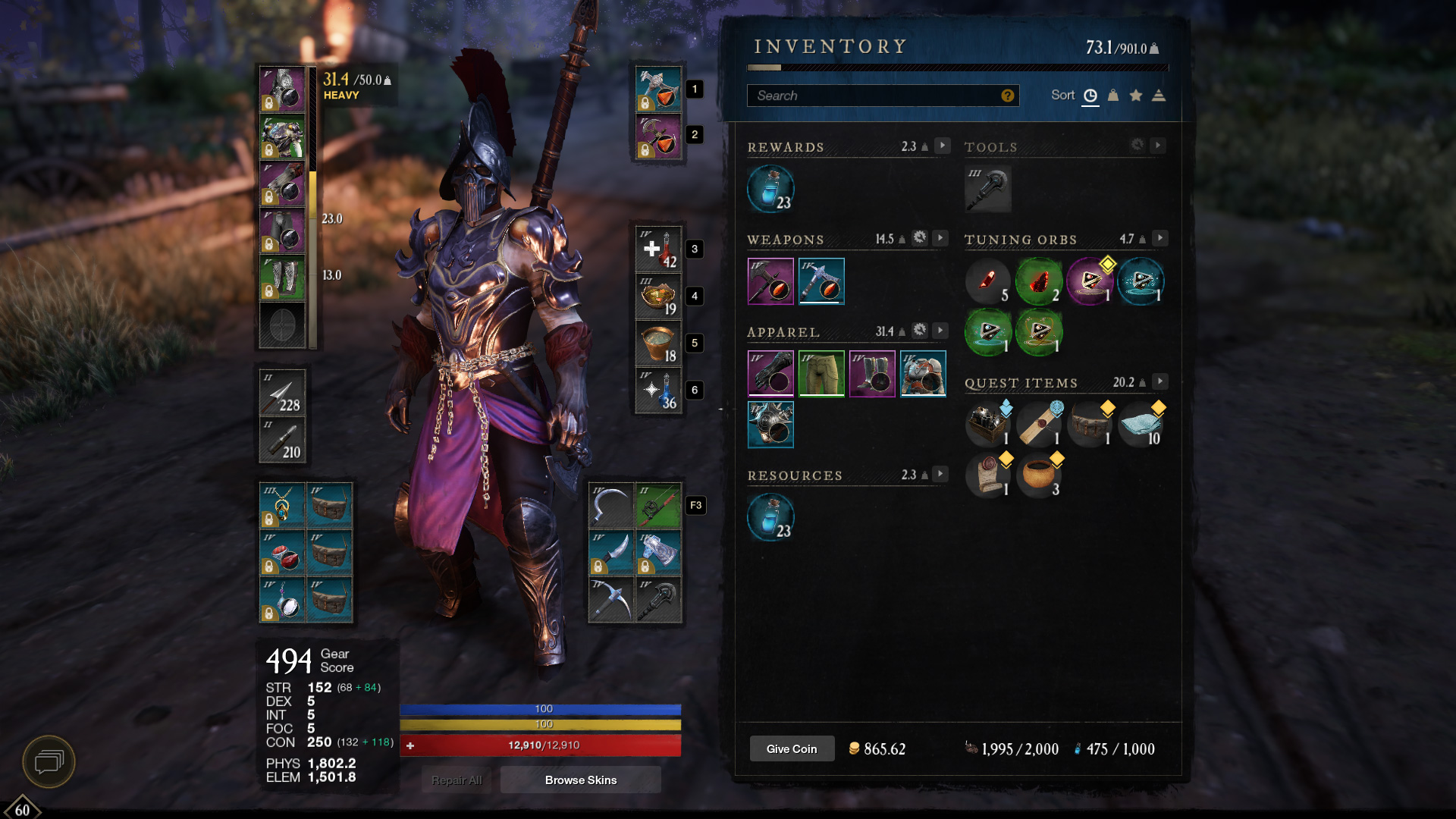Click the Give Coin button
Screen dimensions: 1456x819
point(792,748)
